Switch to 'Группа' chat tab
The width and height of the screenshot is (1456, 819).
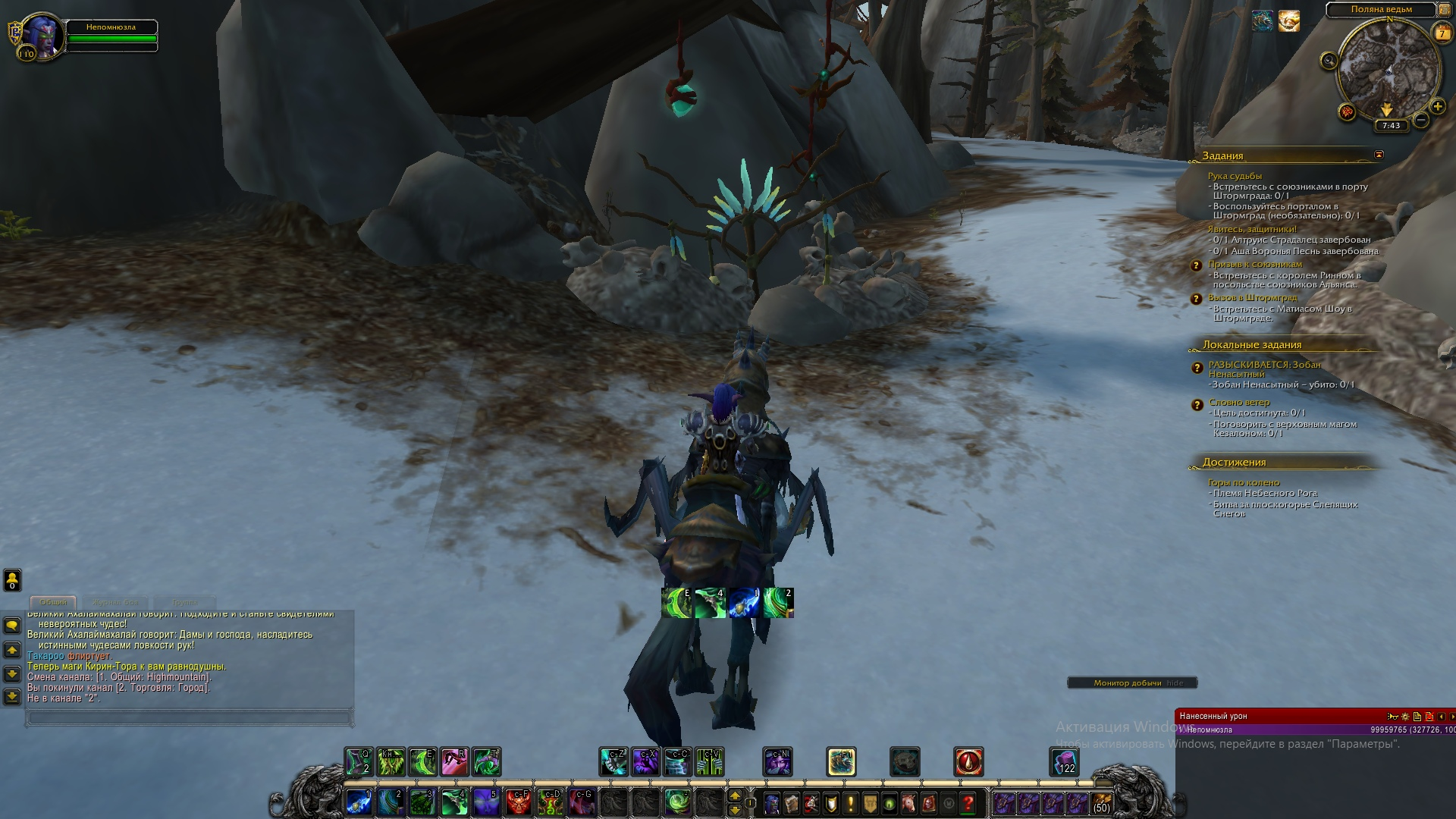[x=184, y=602]
